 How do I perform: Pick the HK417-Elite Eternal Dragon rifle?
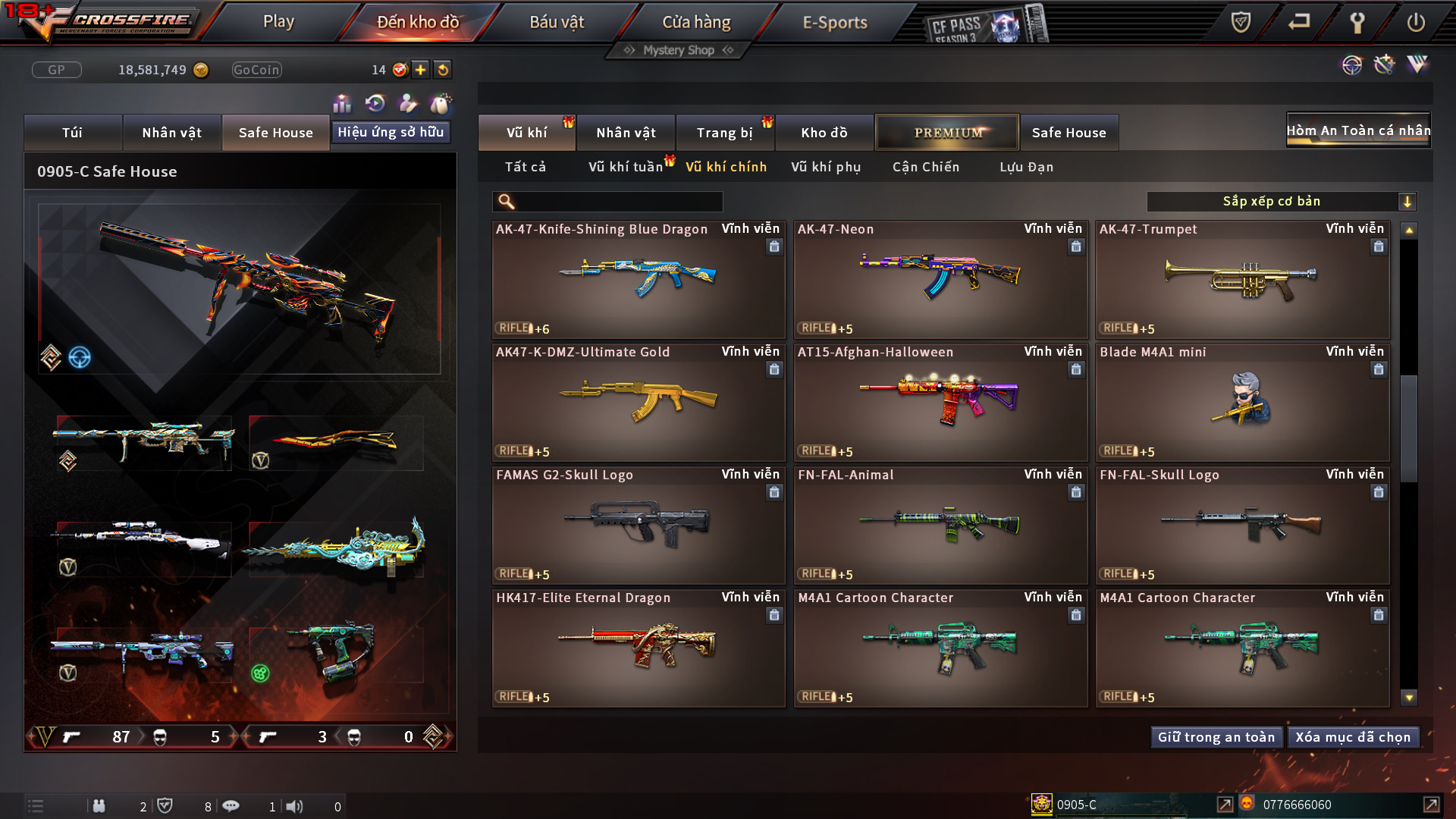click(639, 648)
